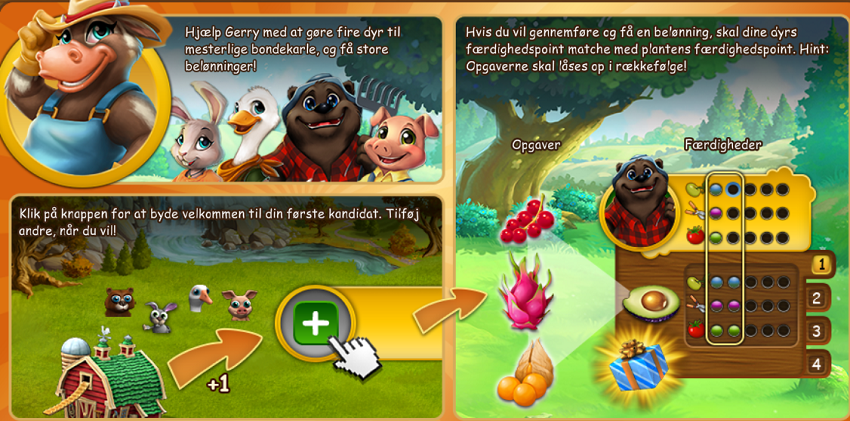Choose level tab 4
Viewport: 850px width, 421px height.
(x=817, y=363)
